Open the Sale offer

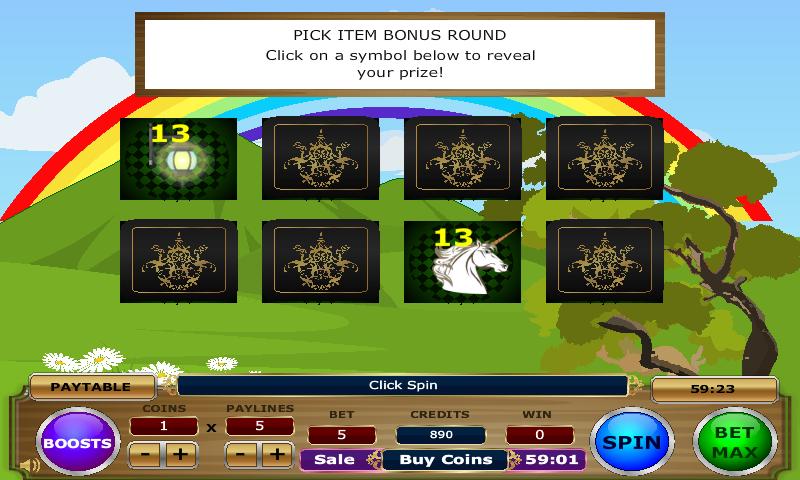(335, 460)
